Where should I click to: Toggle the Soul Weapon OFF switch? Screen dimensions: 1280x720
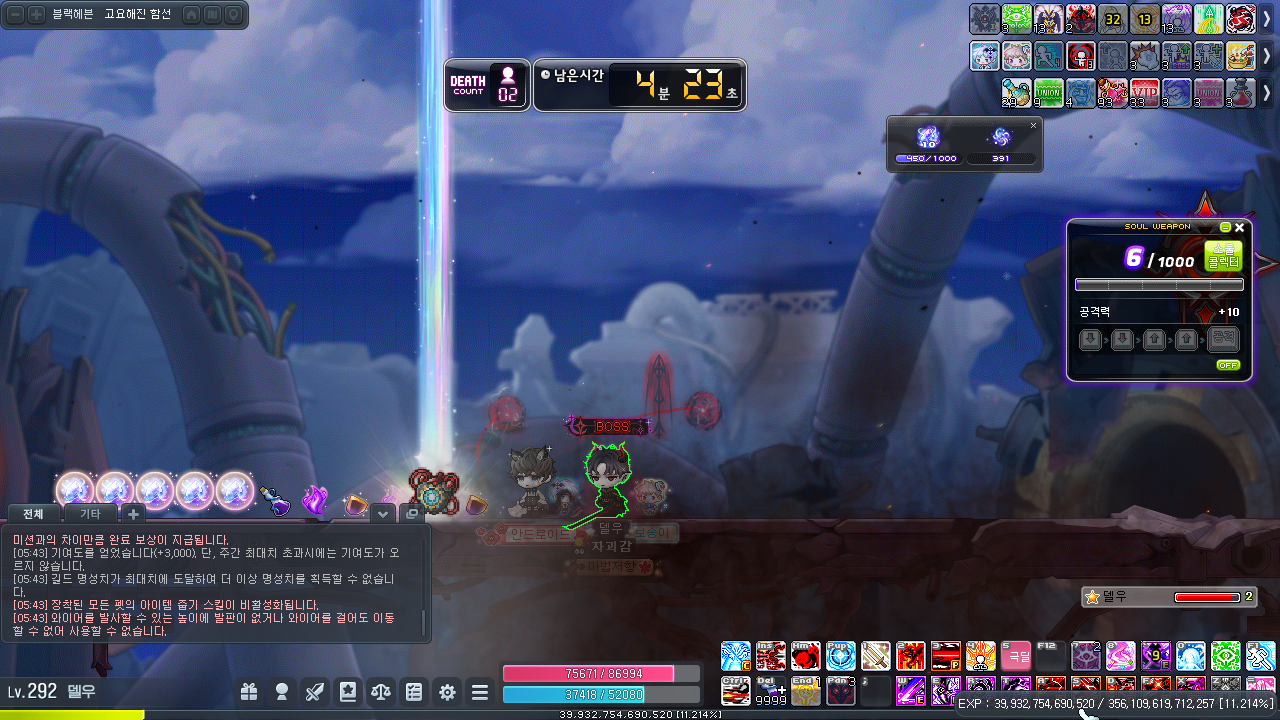pyautogui.click(x=1228, y=365)
